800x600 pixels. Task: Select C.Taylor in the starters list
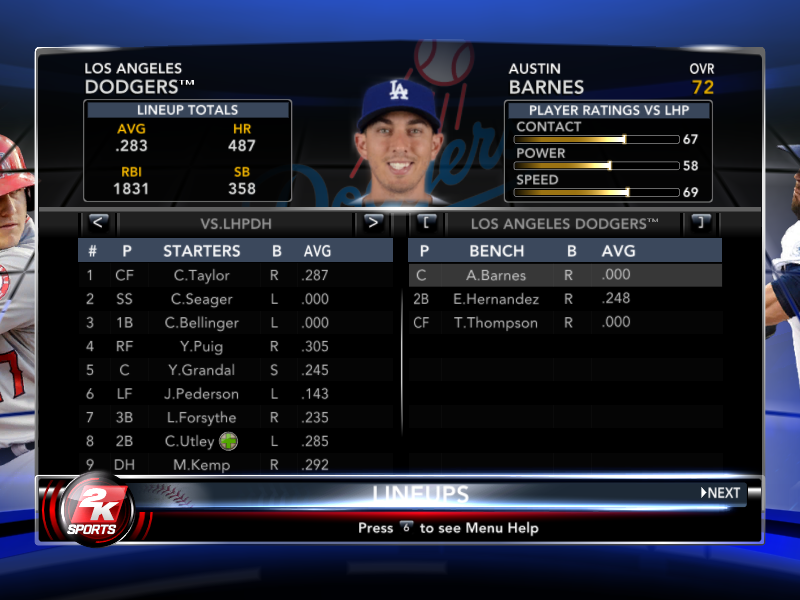click(202, 275)
